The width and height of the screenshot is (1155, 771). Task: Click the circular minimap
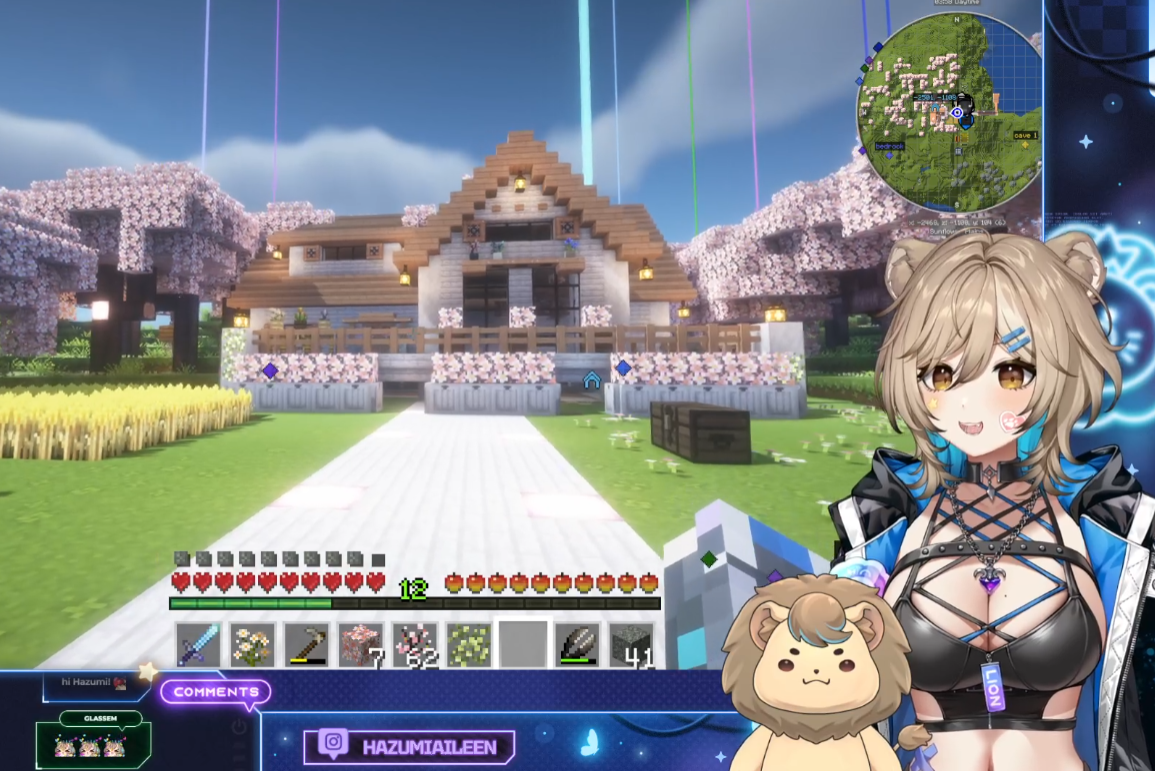tap(950, 110)
